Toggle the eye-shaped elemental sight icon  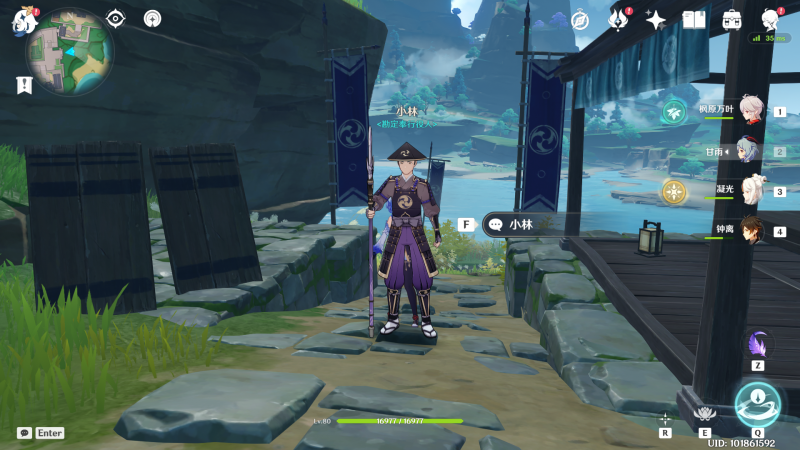pos(116,18)
